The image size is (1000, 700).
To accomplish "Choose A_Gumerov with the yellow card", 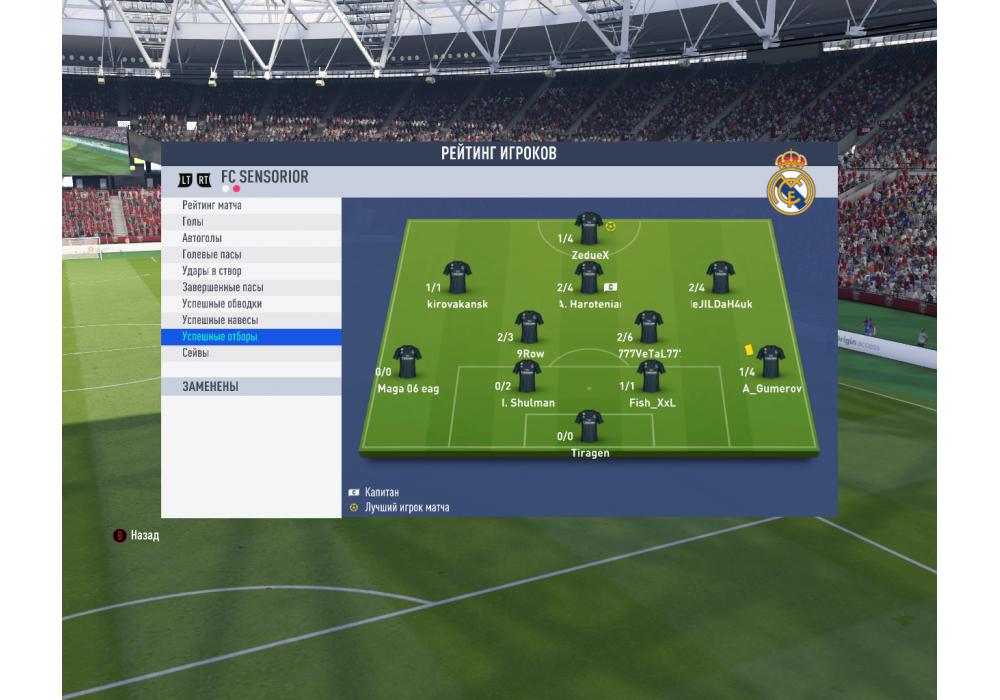I will 771,360.
